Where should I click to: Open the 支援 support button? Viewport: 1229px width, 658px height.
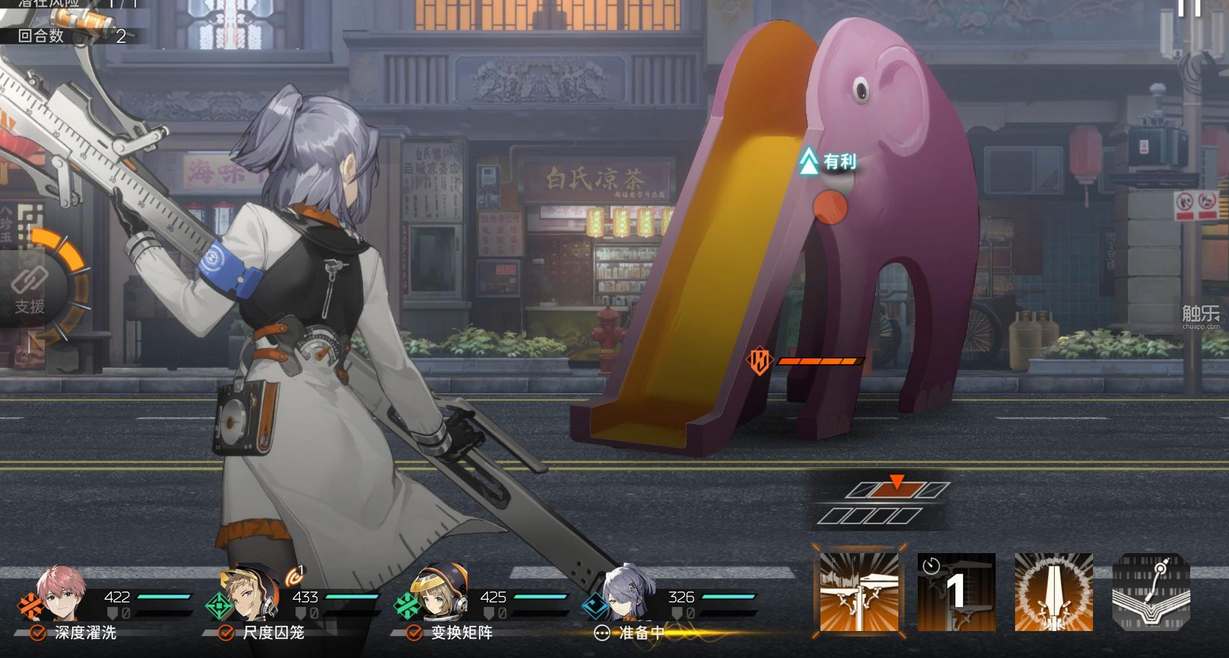pos(30,292)
